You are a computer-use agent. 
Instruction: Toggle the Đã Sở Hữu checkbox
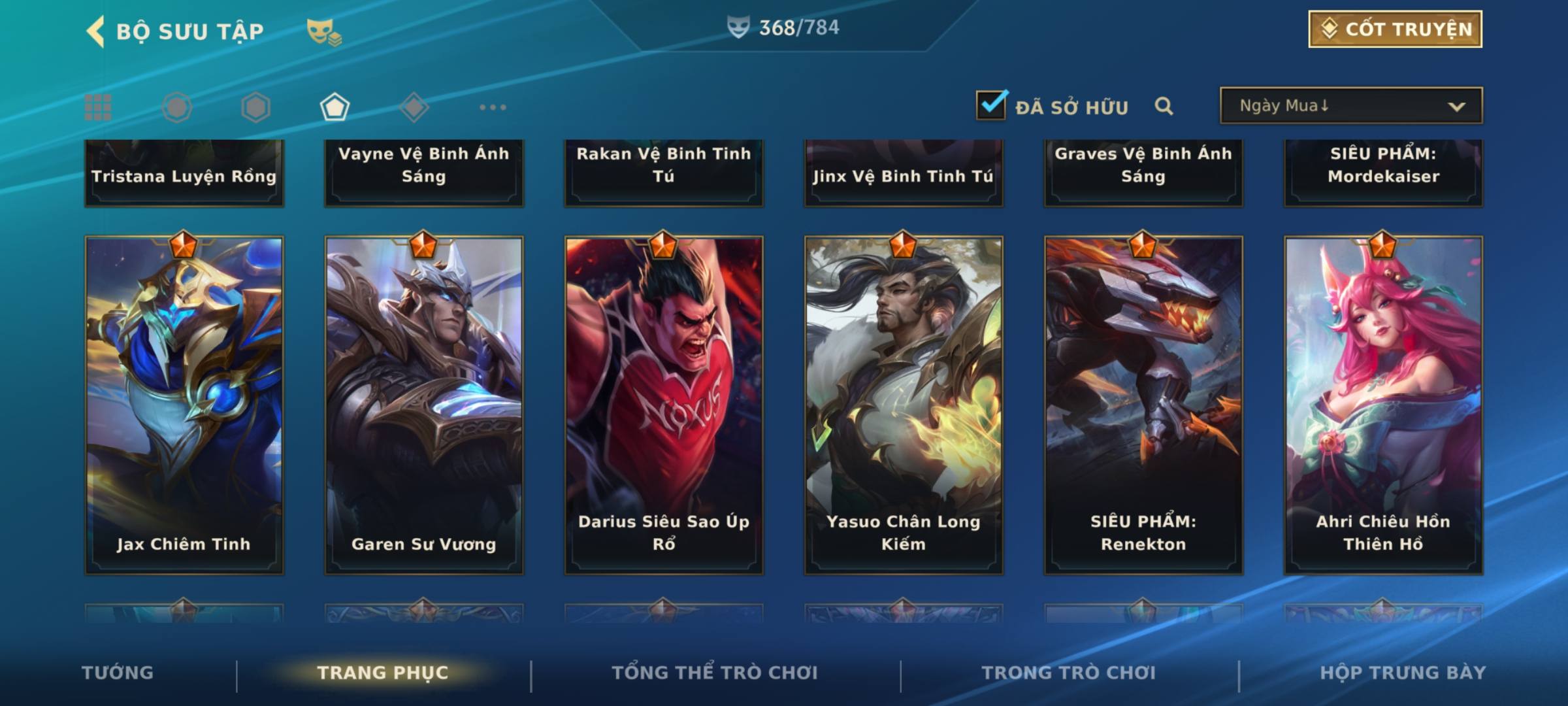[991, 105]
